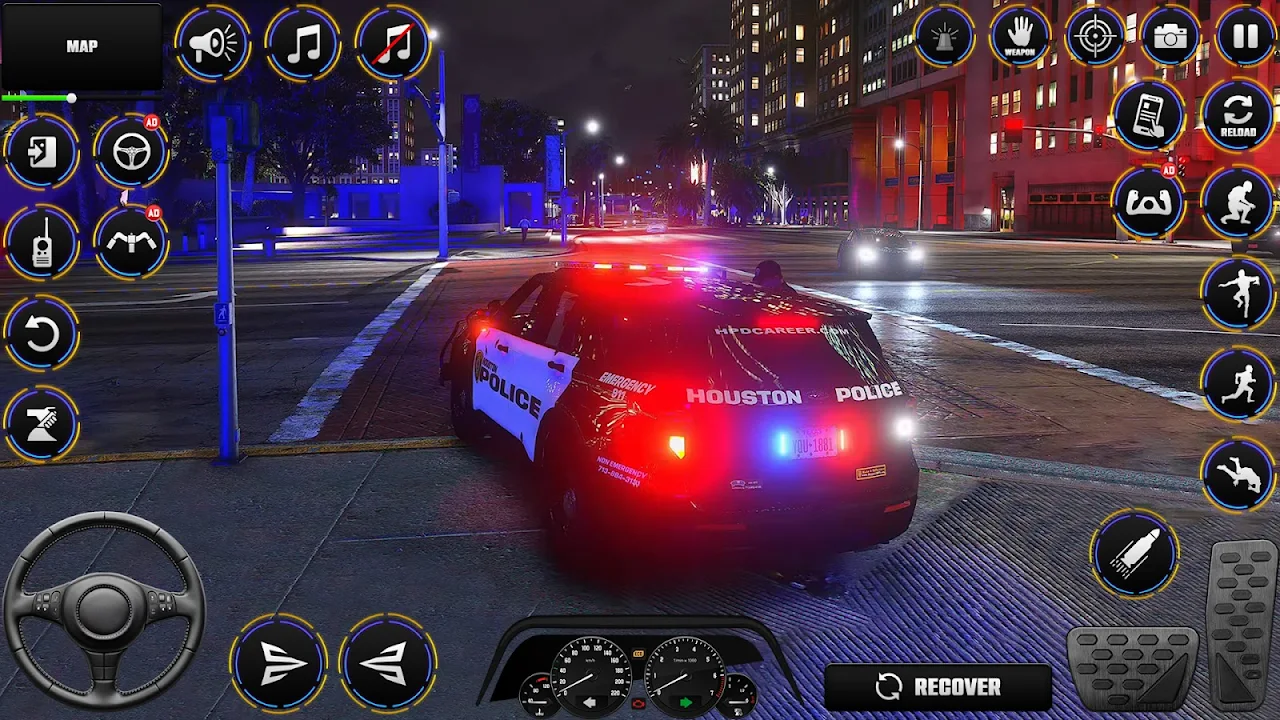The height and width of the screenshot is (720, 1280).
Task: Select the steering wheel control mode
Action: [131, 152]
